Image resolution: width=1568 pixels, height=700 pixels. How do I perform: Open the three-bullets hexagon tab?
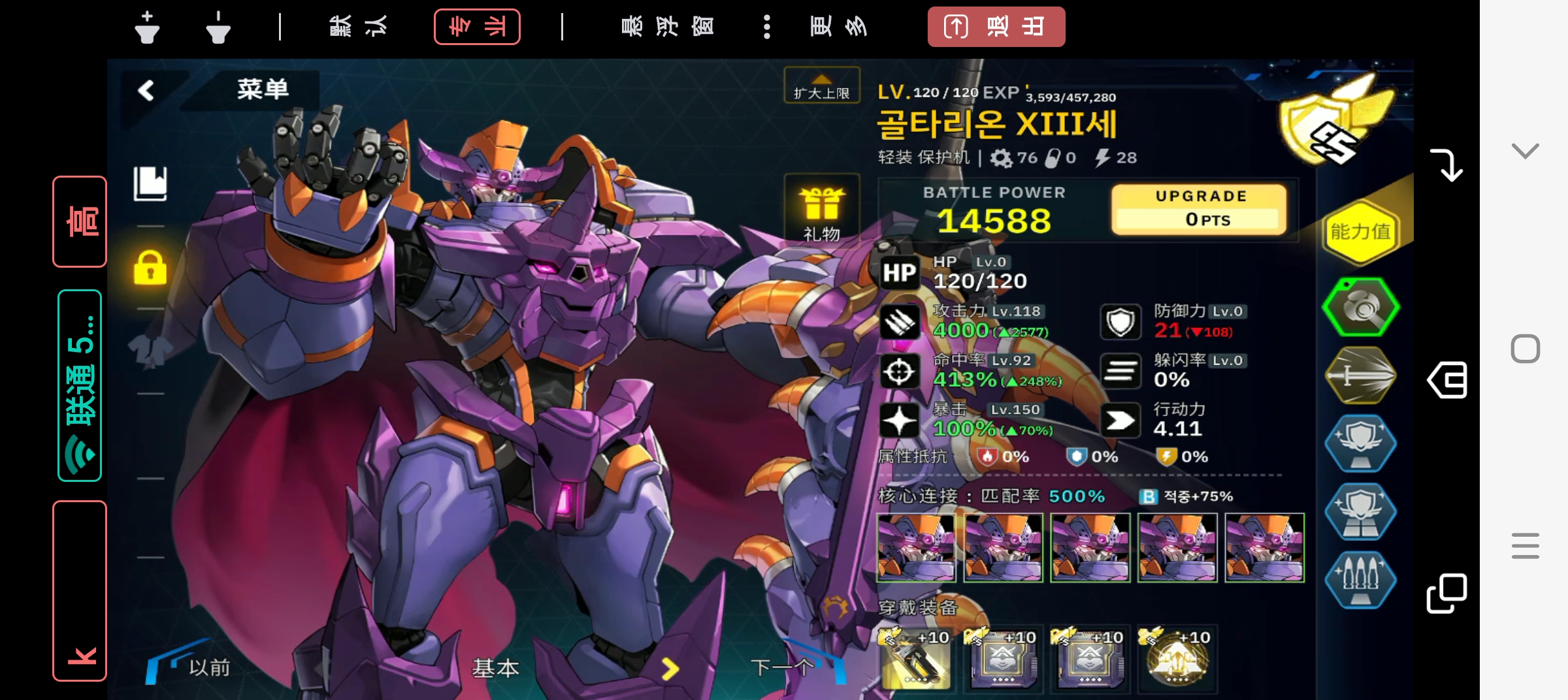coord(1360,579)
